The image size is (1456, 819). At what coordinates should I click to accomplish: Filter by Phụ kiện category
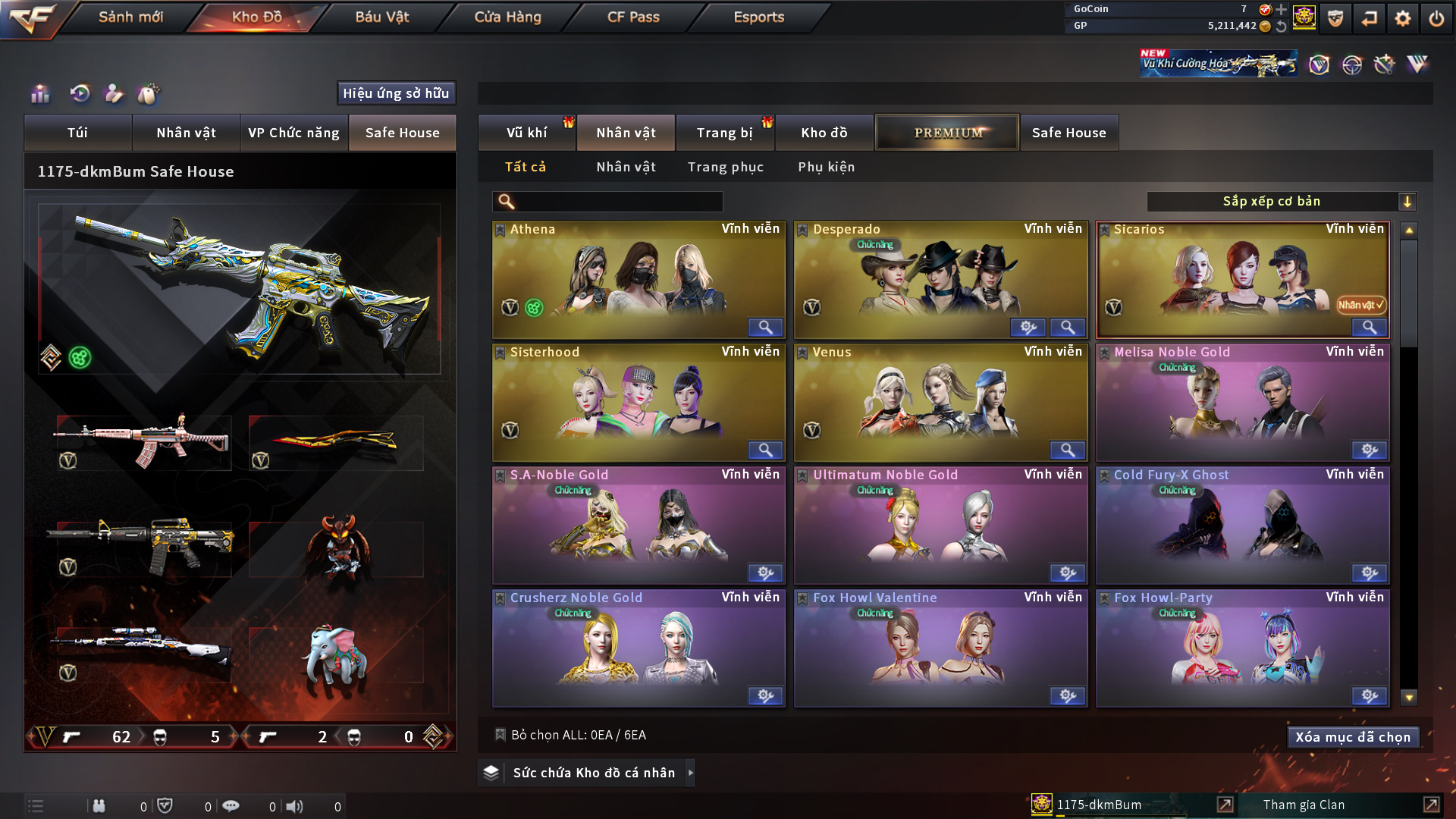click(x=826, y=167)
